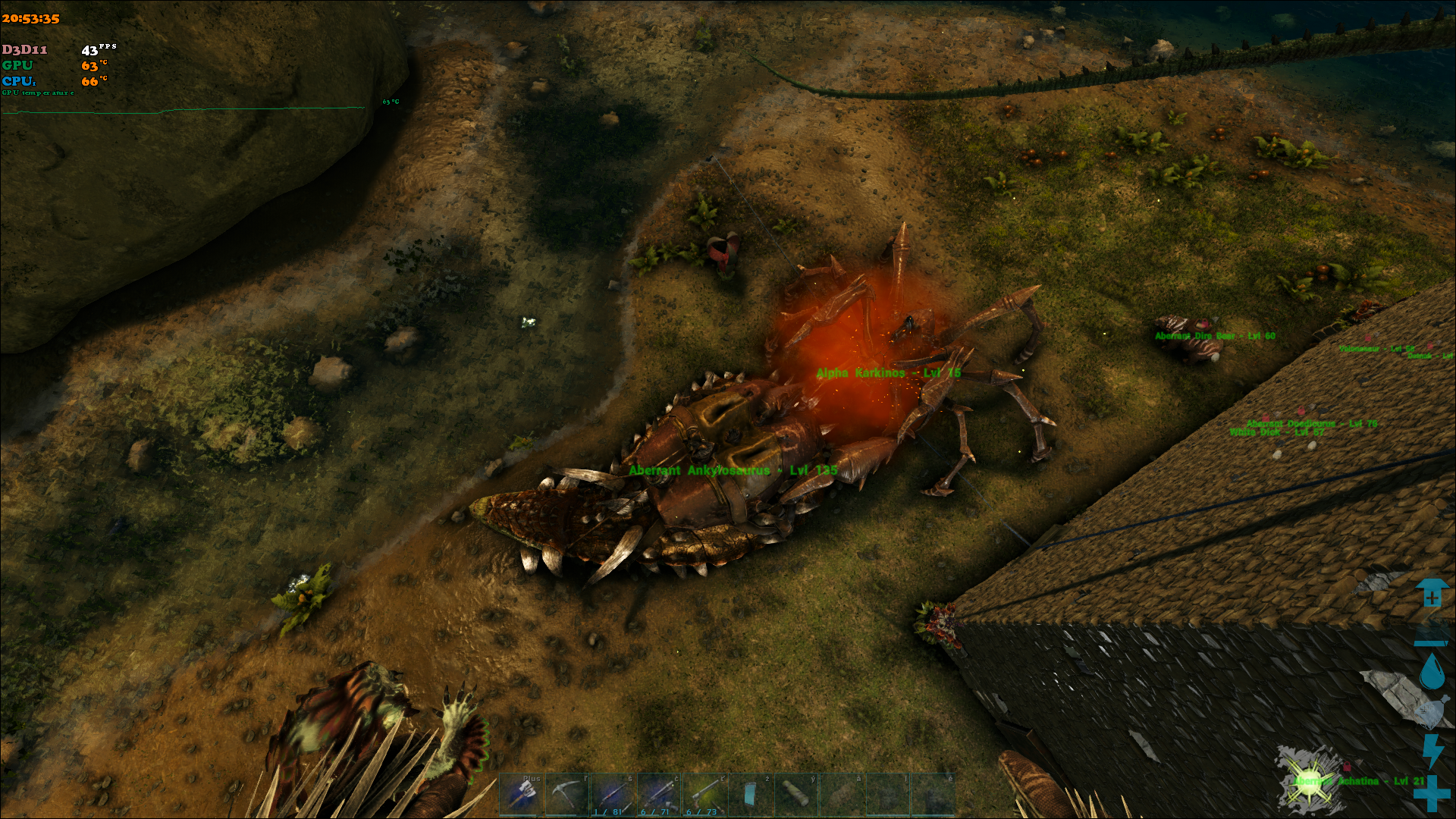Viewport: 1456px width, 819px height.
Task: Select the rifle slot showing 1 / 81
Action: pyautogui.click(x=613, y=795)
